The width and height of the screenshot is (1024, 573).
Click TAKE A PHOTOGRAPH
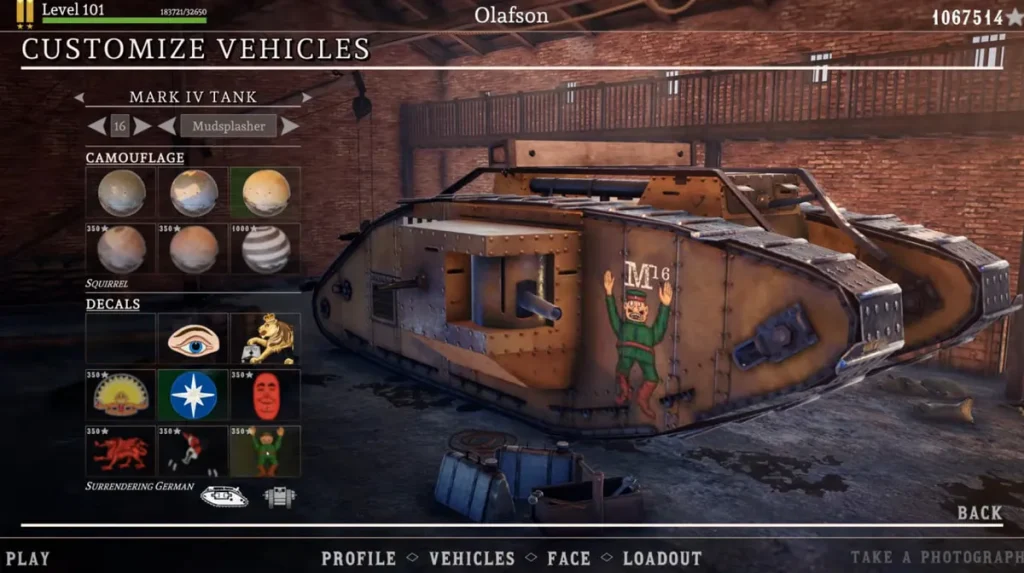pyautogui.click(x=936, y=559)
